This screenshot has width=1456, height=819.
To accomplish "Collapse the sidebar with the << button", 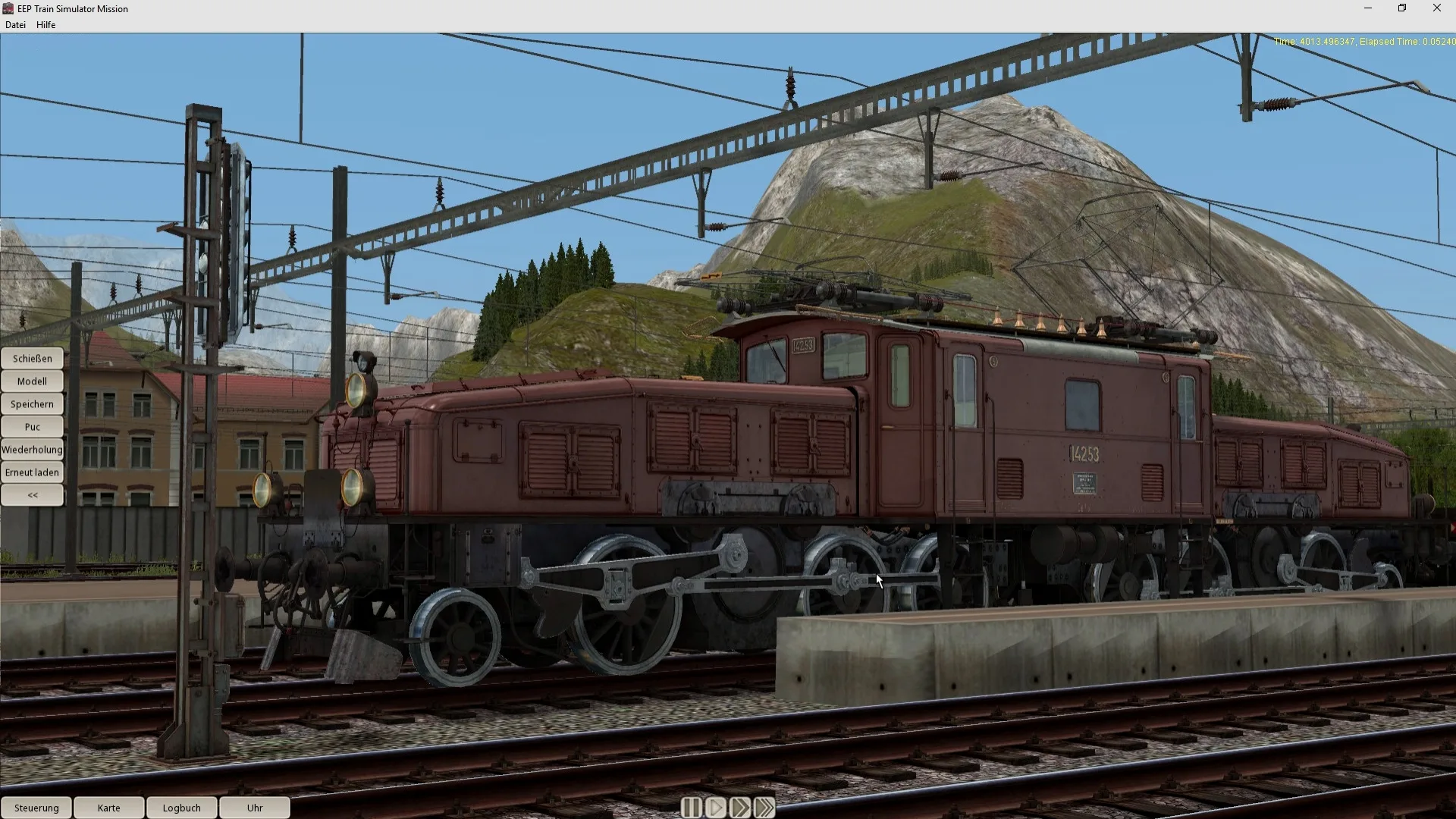I will tap(32, 494).
